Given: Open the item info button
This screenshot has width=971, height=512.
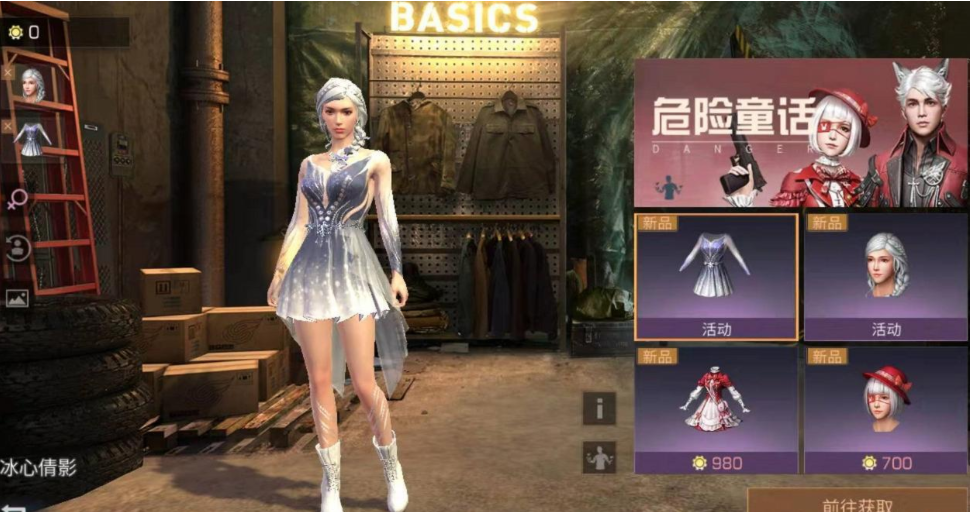Looking at the screenshot, I should coord(599,408).
